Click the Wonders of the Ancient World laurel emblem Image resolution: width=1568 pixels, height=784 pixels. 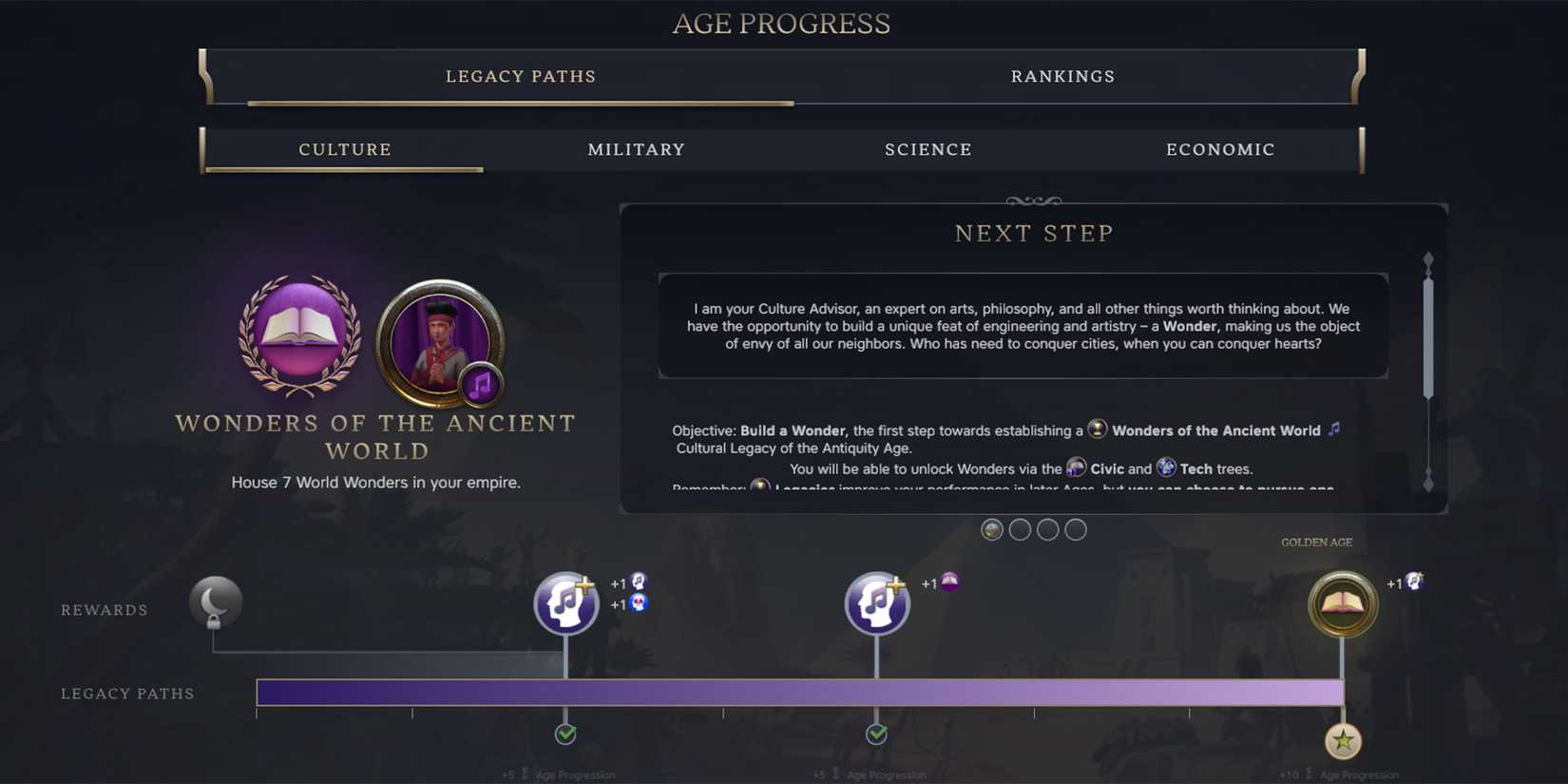tap(299, 339)
